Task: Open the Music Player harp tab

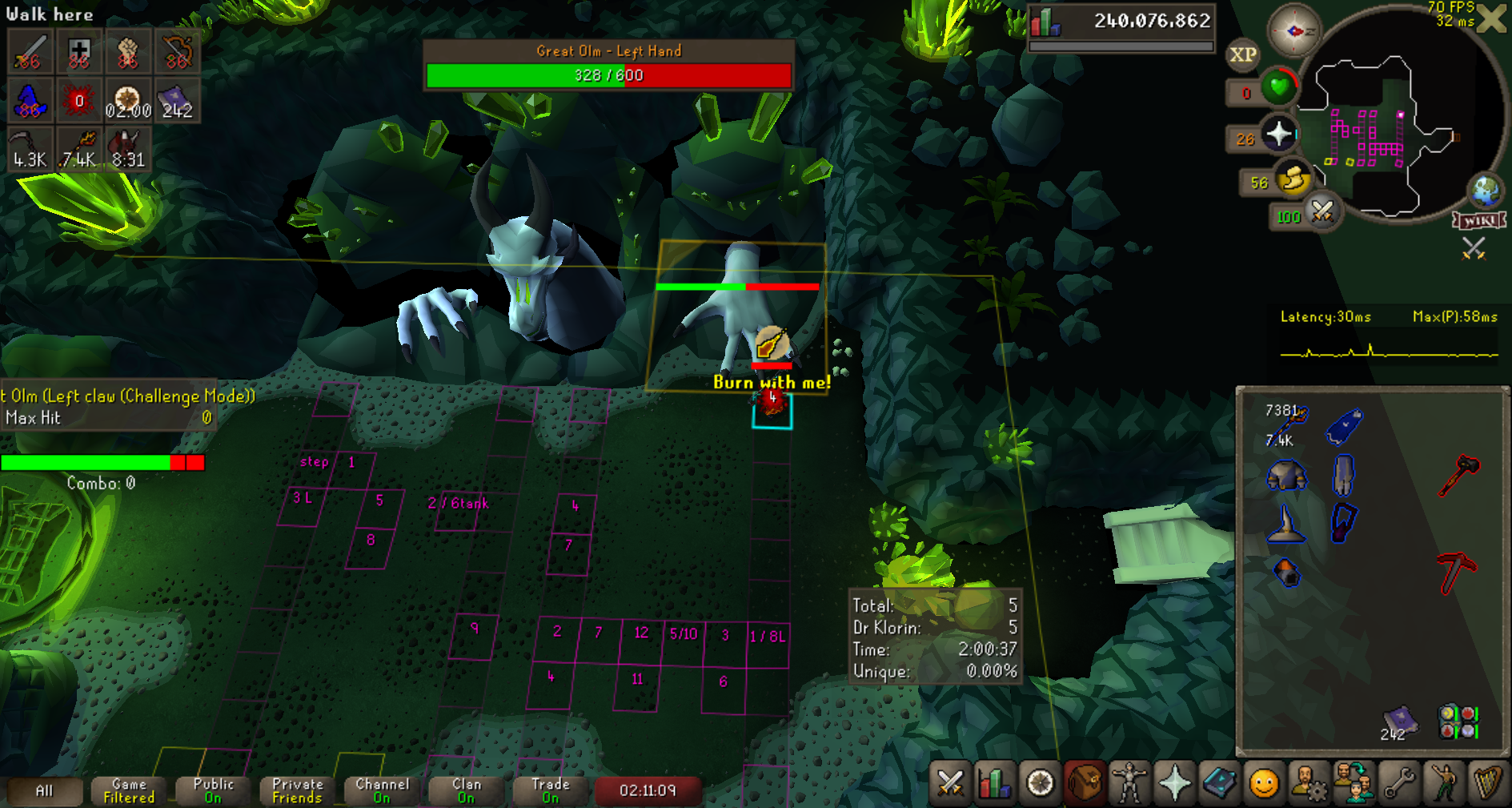Action: [1488, 782]
